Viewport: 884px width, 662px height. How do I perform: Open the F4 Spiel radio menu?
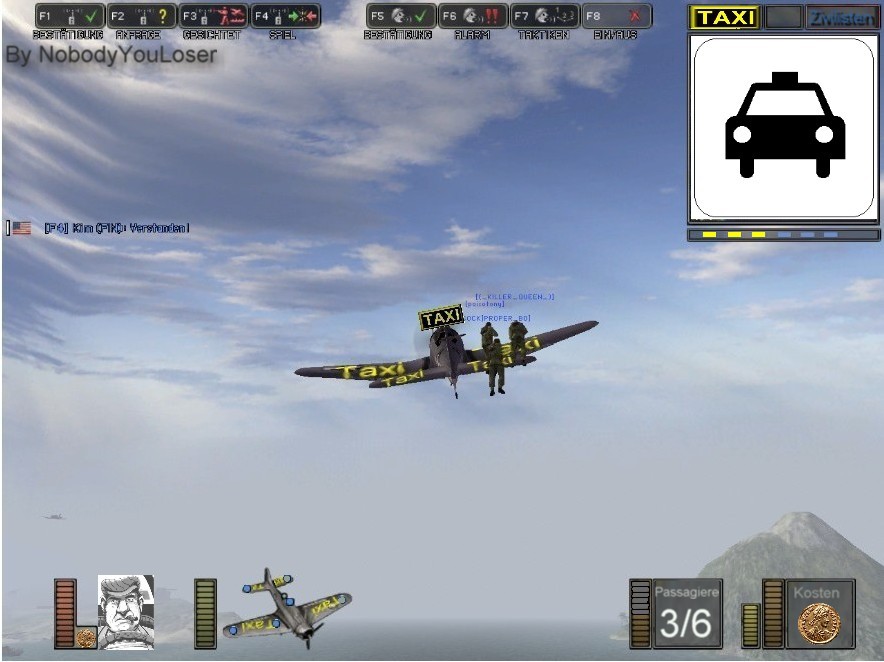285,16
